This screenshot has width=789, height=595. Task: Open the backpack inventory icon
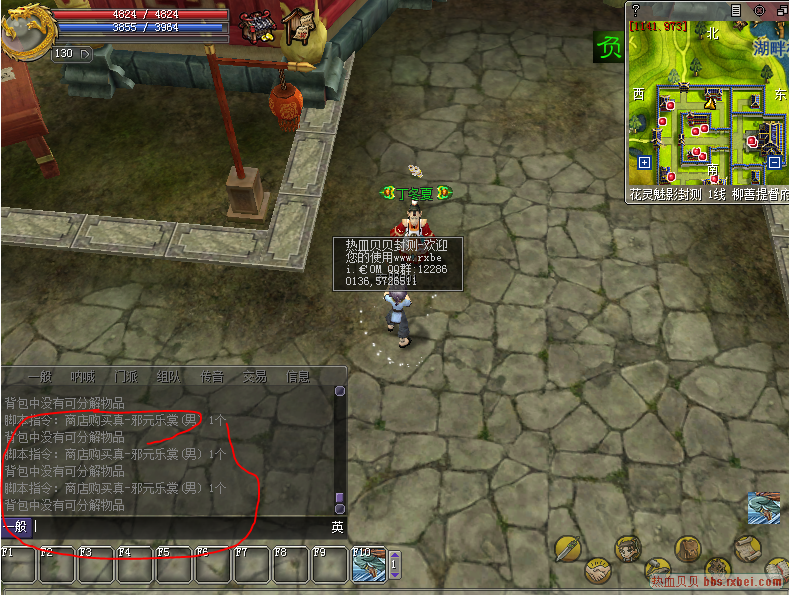click(x=687, y=549)
